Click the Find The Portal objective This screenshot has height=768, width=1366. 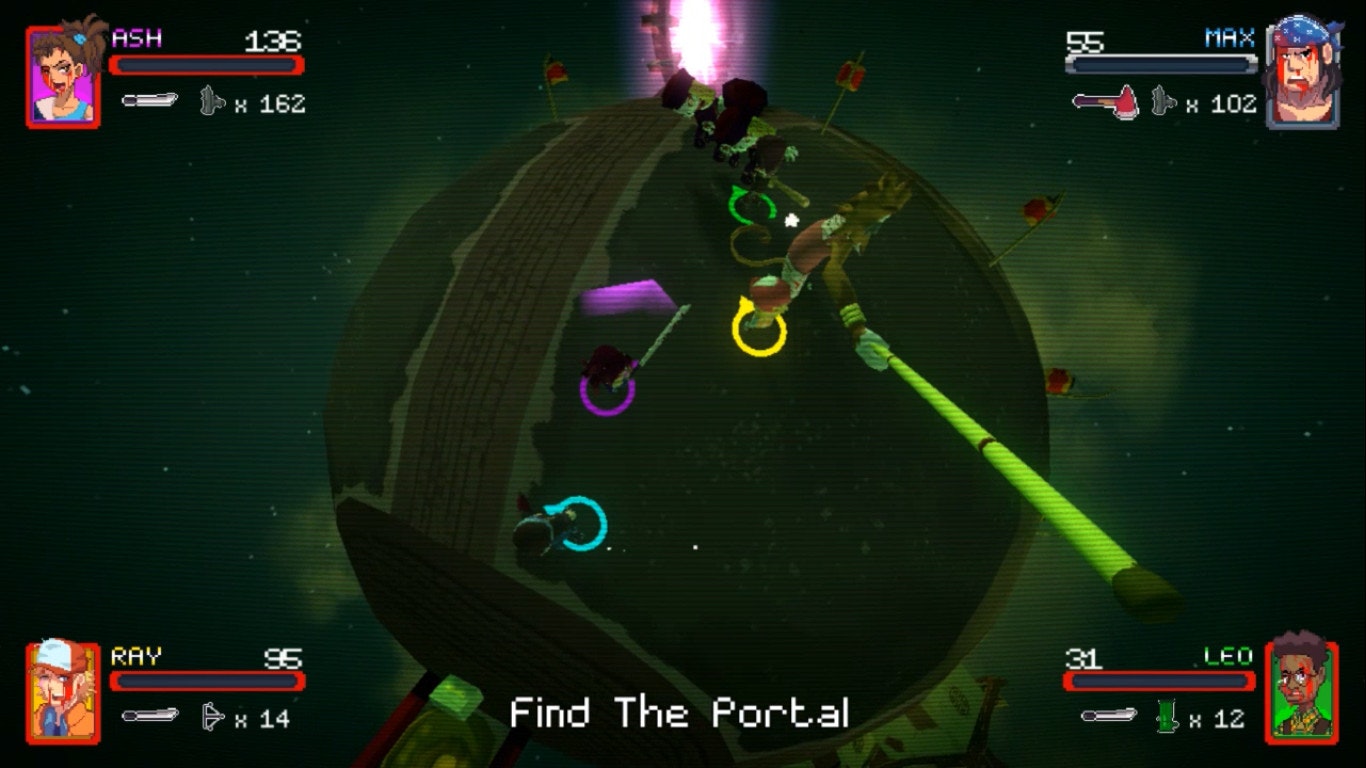[x=680, y=713]
